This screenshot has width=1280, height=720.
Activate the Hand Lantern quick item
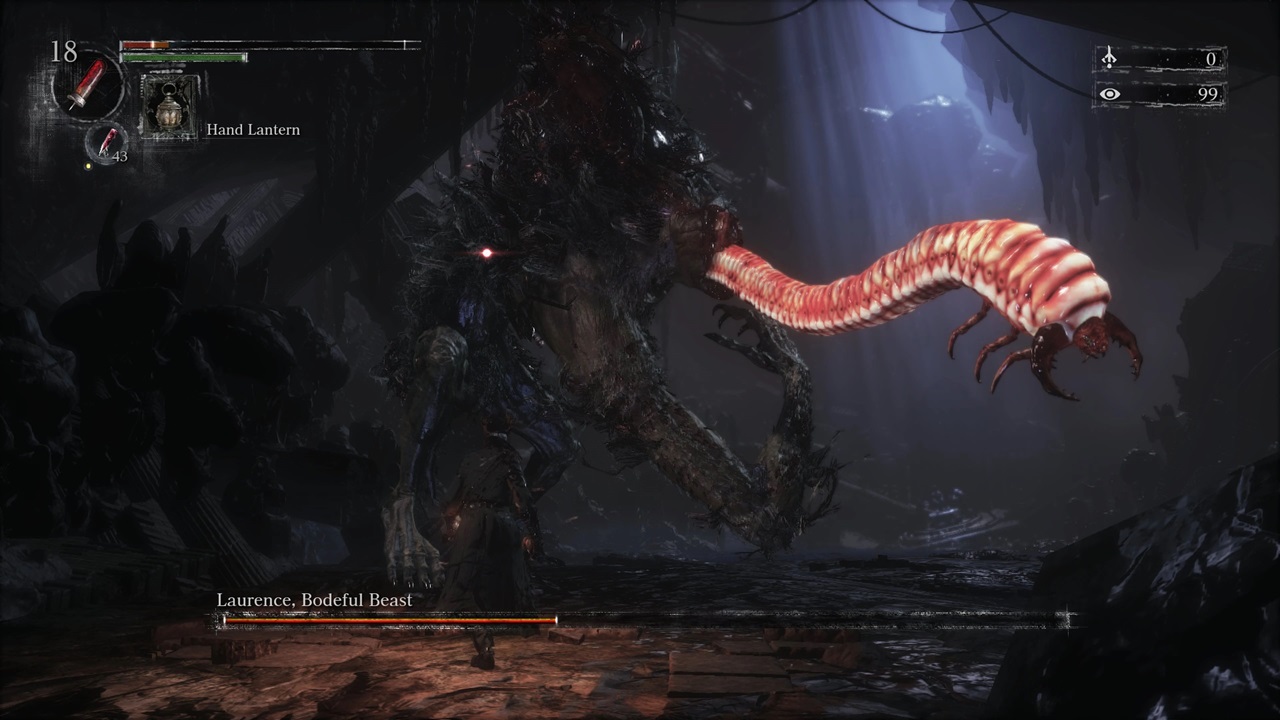(167, 104)
